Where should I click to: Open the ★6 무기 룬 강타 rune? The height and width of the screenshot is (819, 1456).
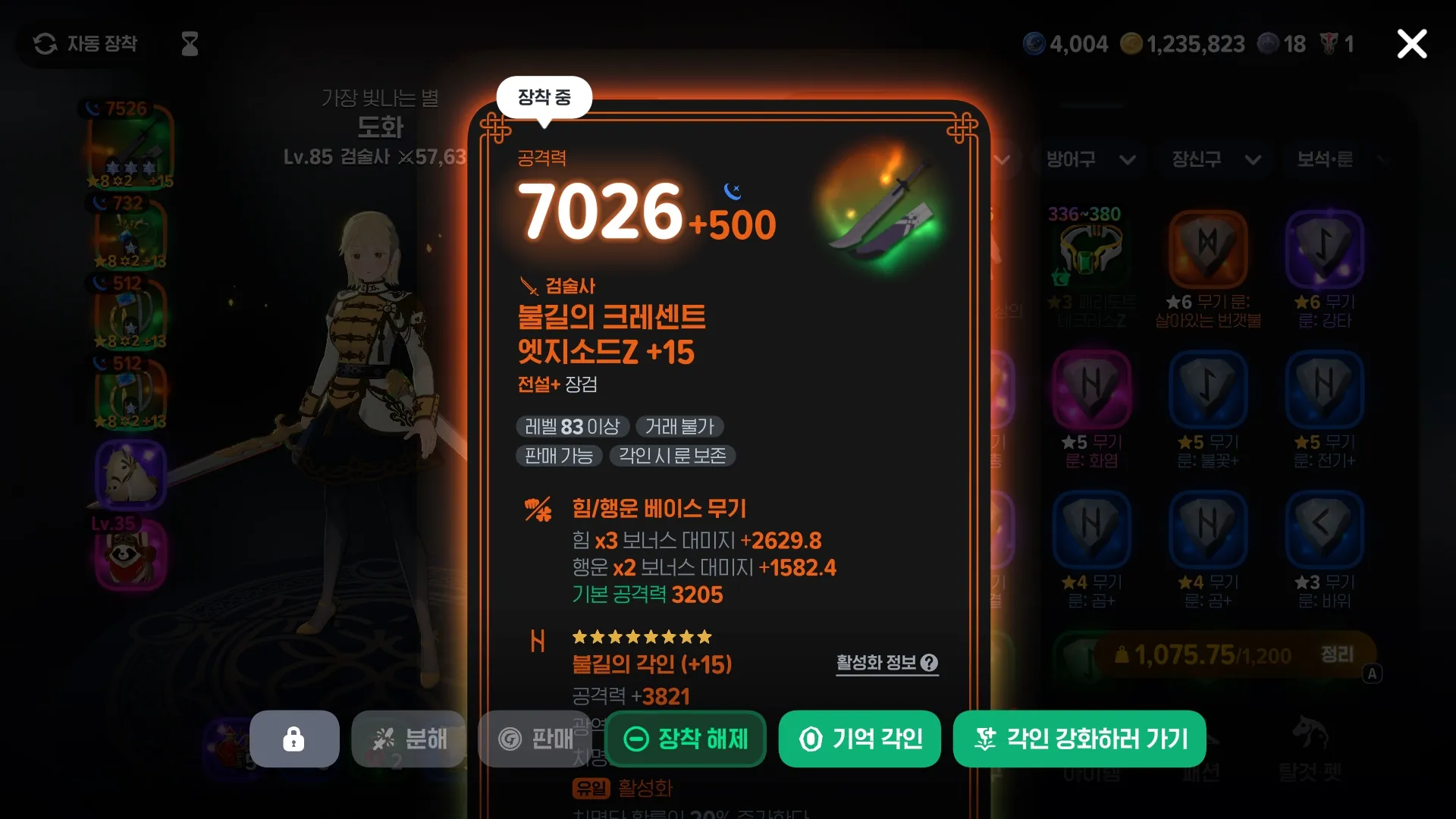[x=1325, y=250]
